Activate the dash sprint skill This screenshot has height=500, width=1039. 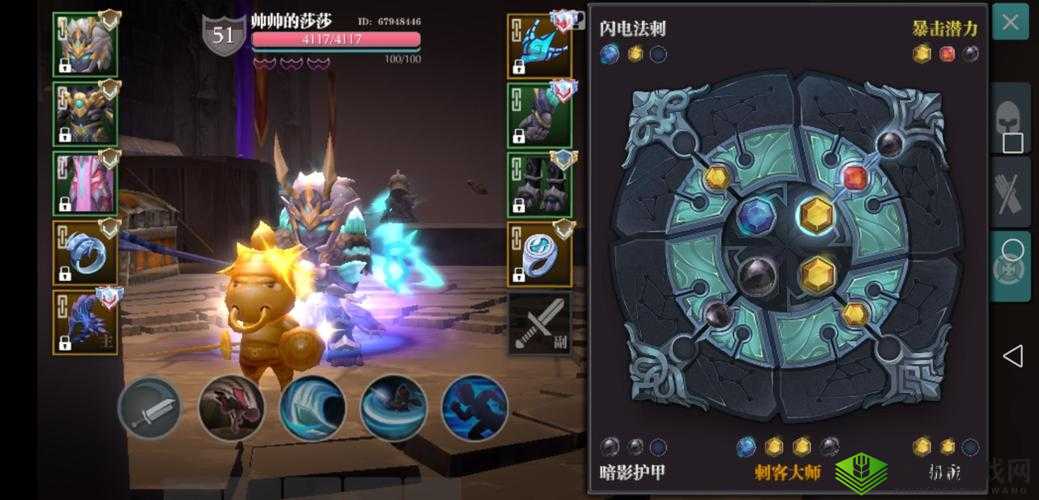pos(474,408)
